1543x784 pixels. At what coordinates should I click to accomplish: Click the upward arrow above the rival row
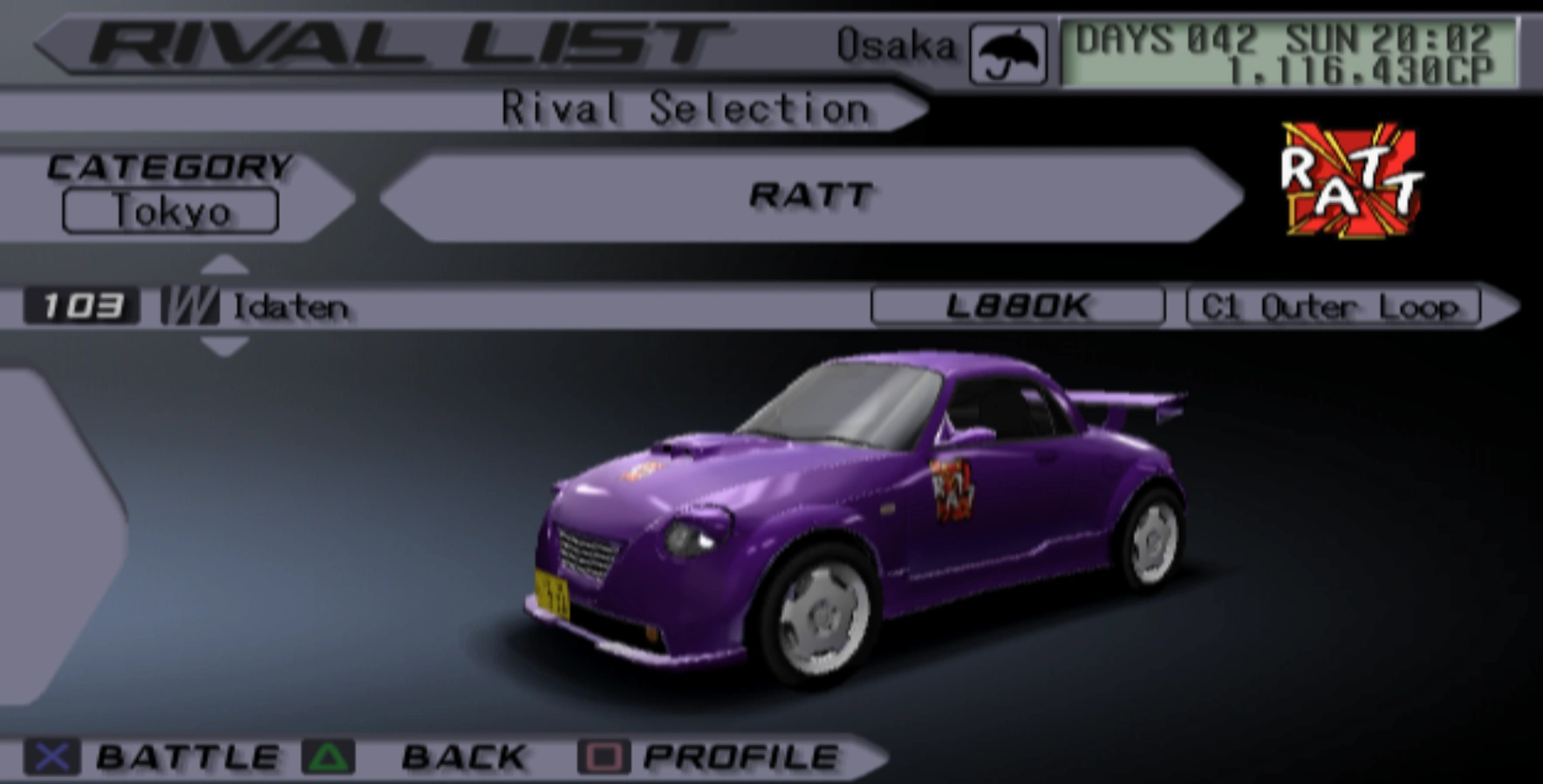tap(225, 262)
